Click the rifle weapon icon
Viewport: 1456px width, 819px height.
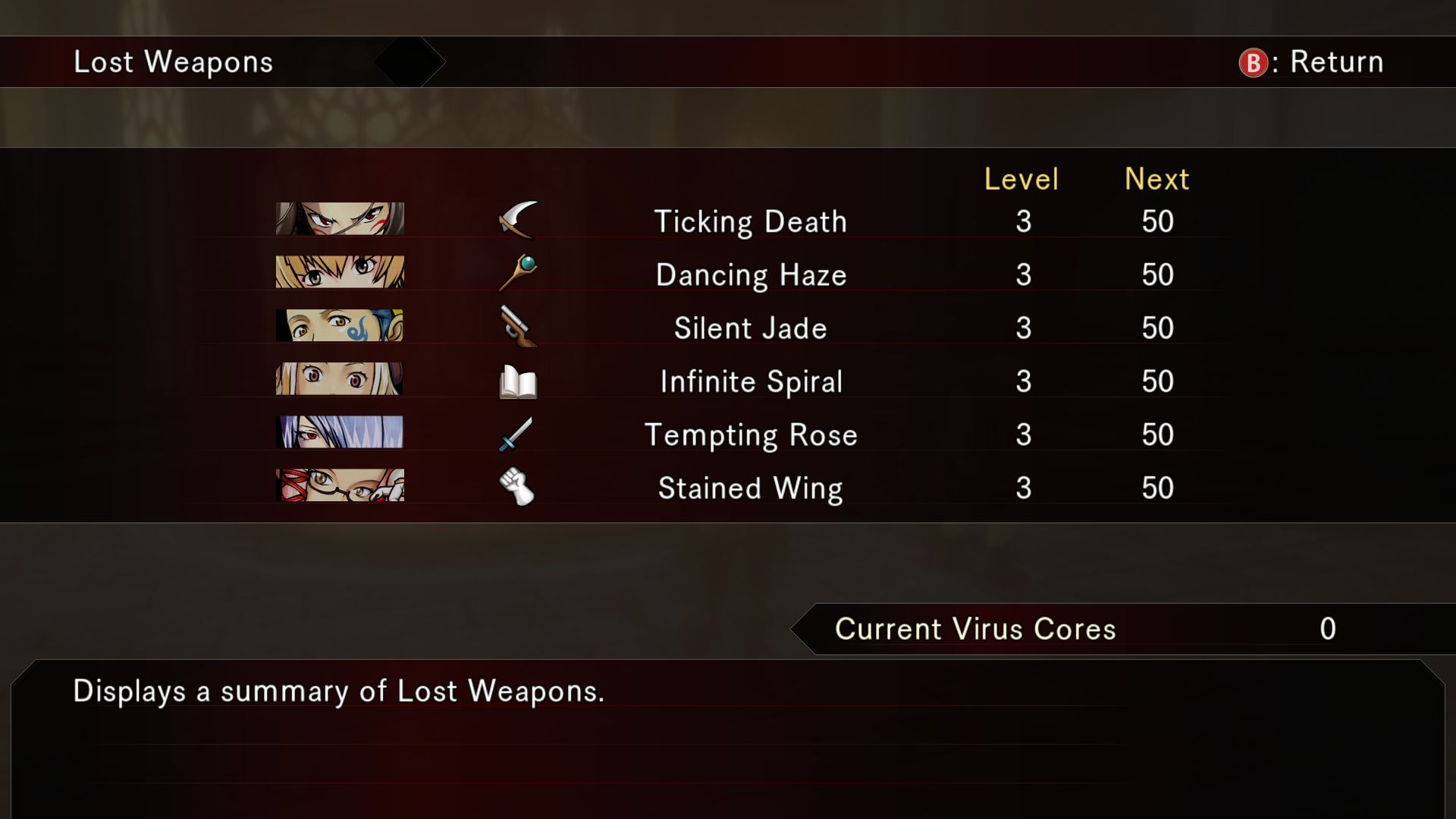[x=518, y=326]
